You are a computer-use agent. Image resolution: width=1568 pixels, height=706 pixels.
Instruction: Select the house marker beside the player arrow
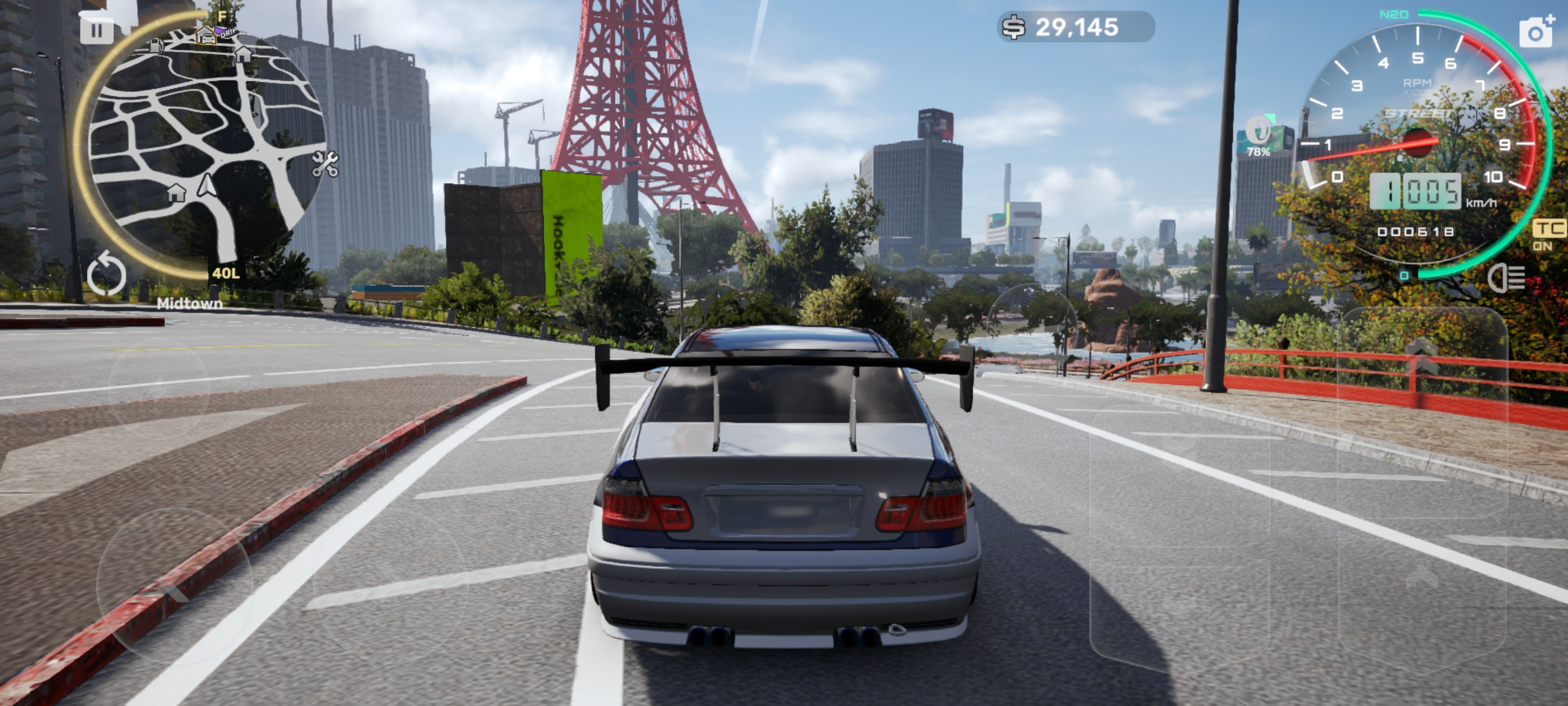[x=176, y=193]
